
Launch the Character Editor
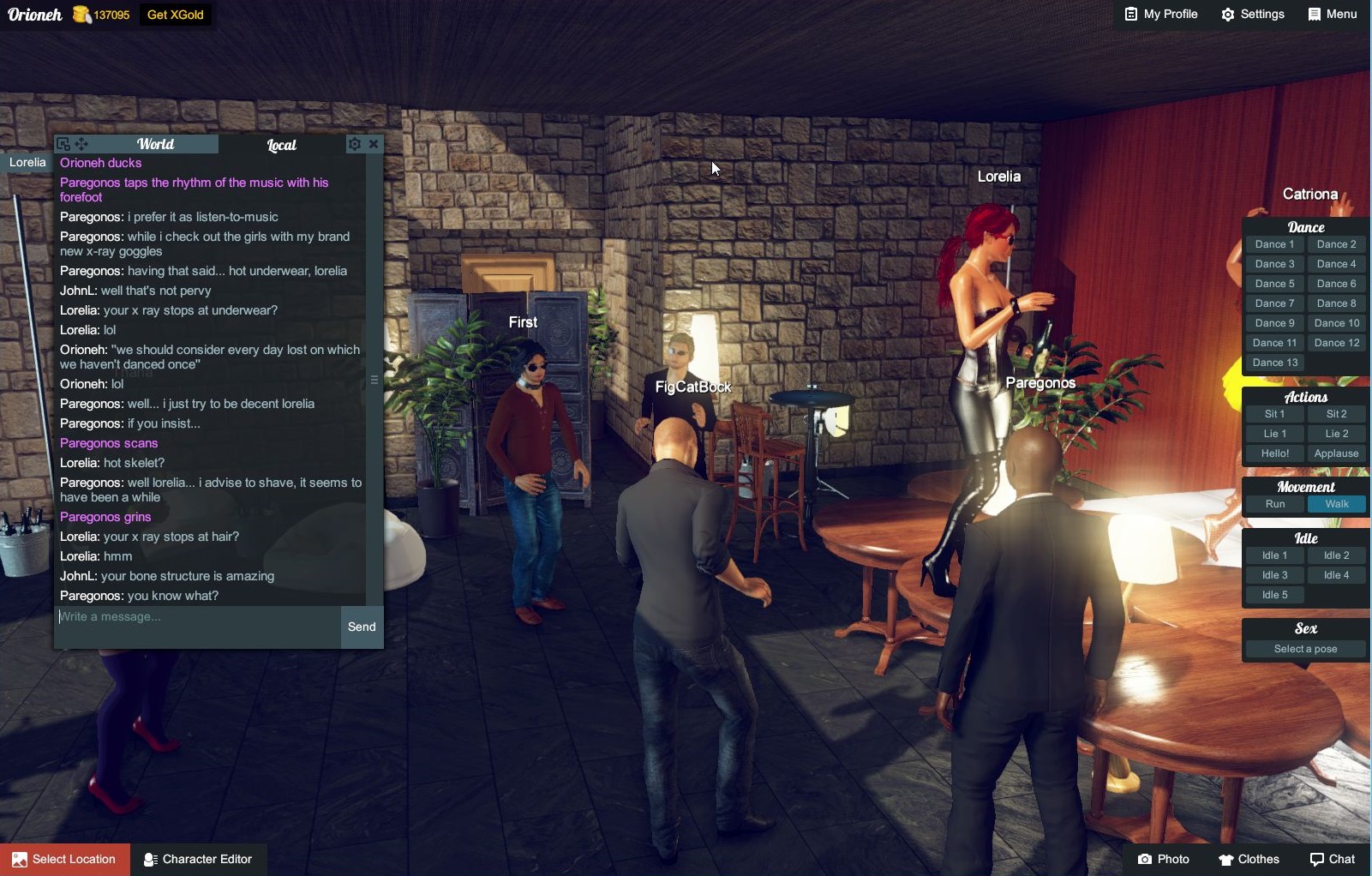[198, 859]
